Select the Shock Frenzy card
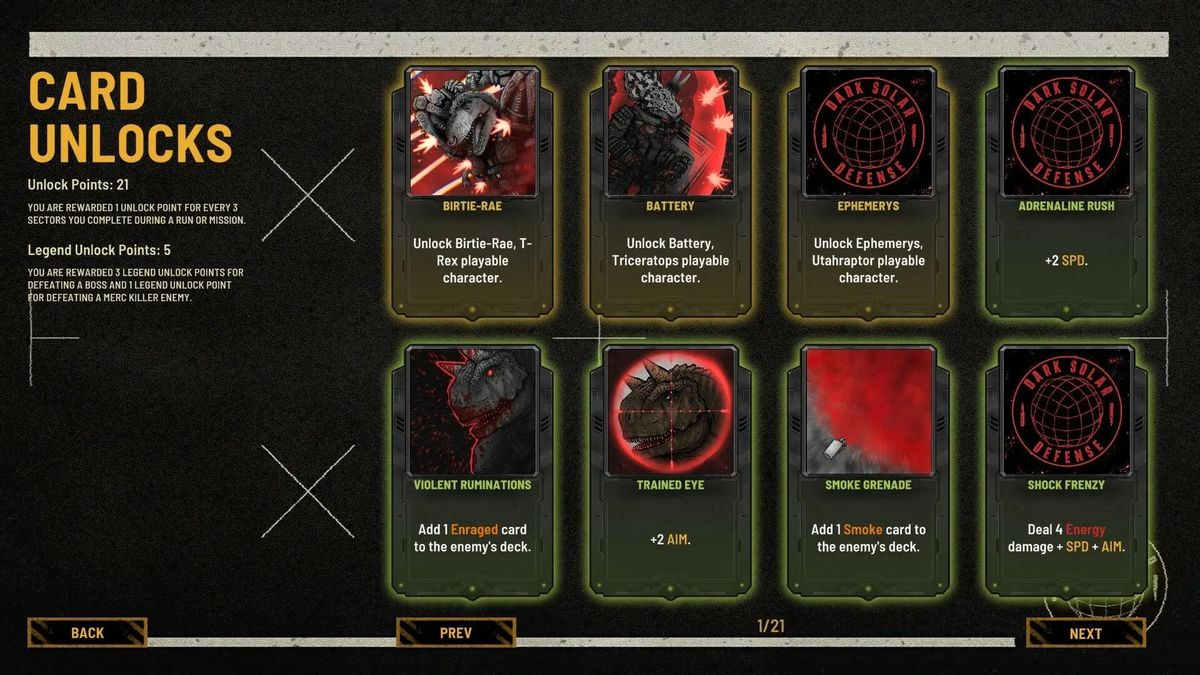This screenshot has width=1200, height=675. pos(1065,468)
